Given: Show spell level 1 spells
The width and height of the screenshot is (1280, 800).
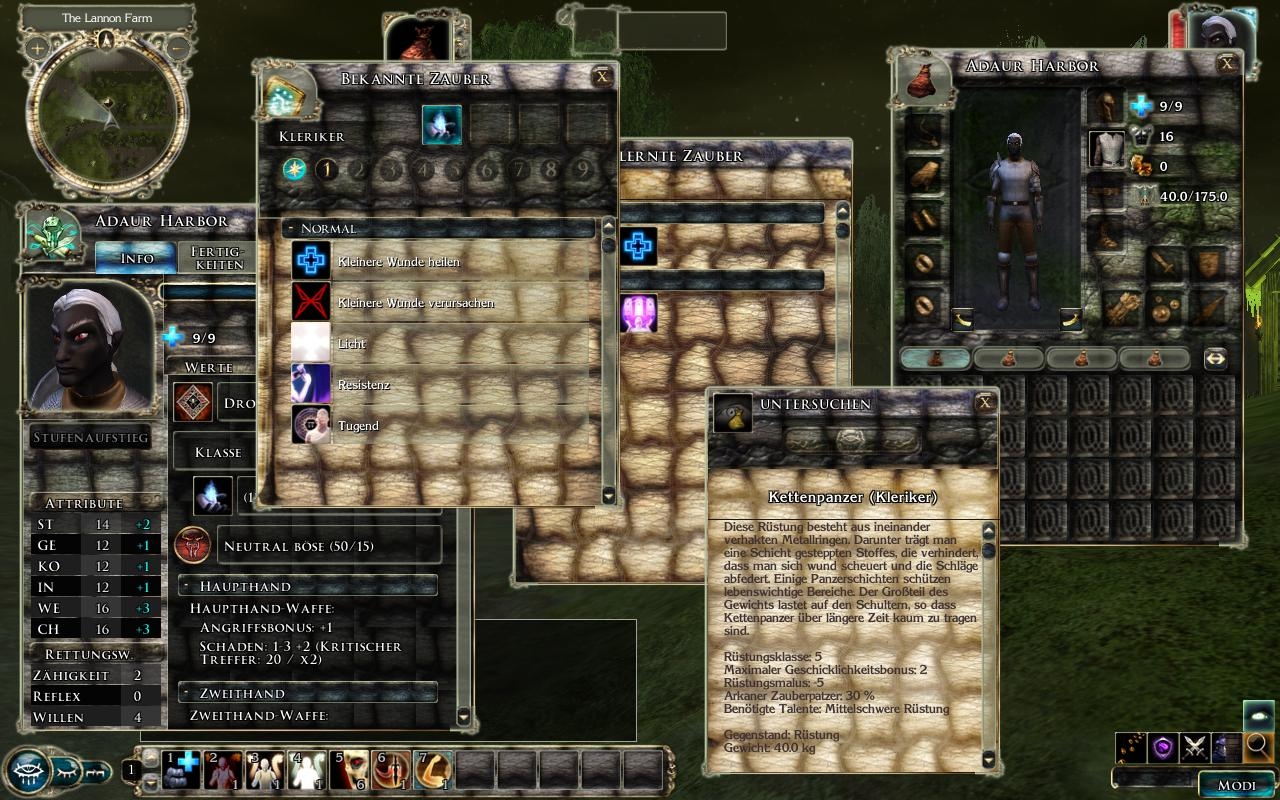Looking at the screenshot, I should (326, 169).
